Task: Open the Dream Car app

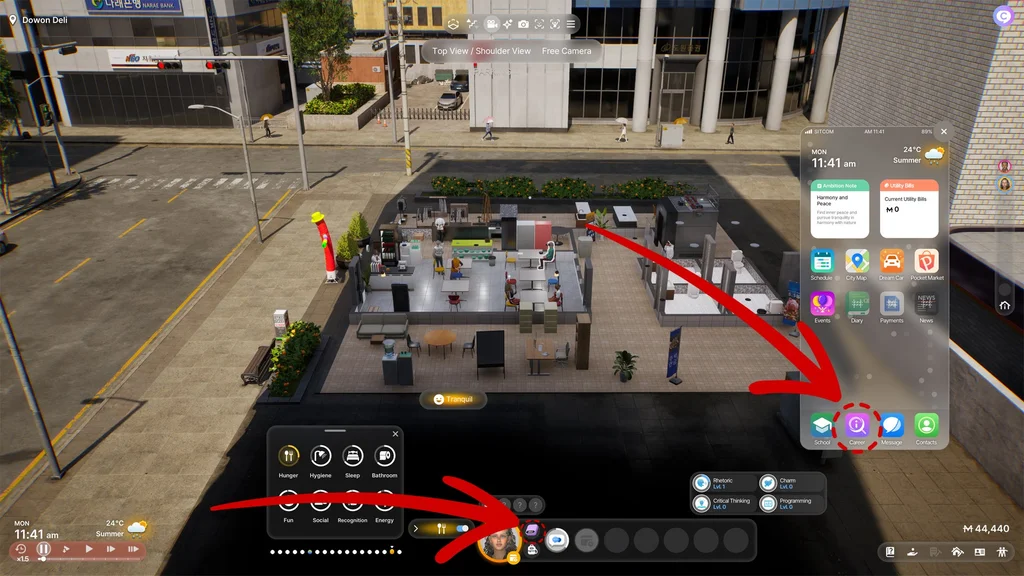Action: 891,261
